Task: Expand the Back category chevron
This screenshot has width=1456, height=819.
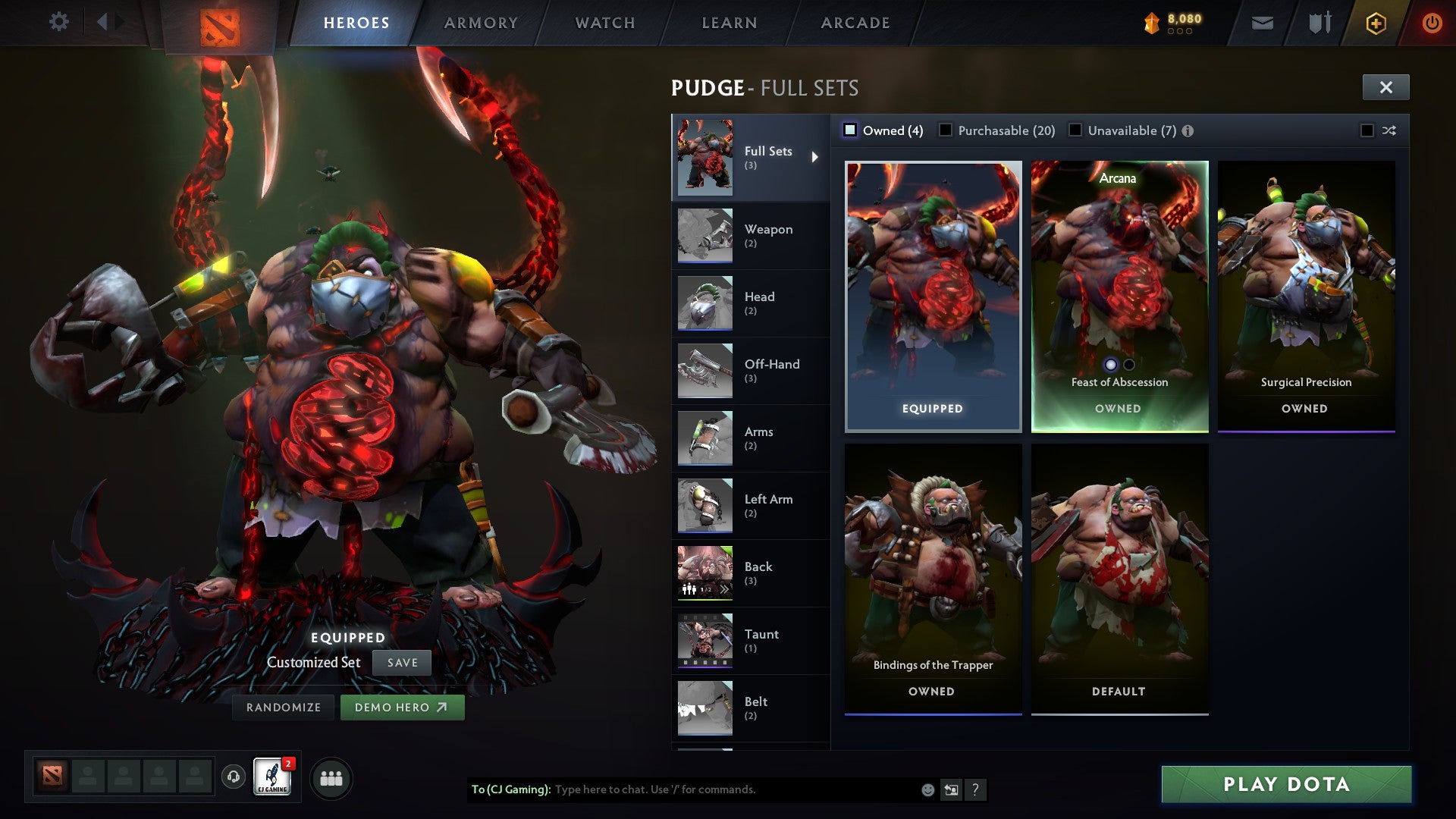Action: tap(724, 588)
